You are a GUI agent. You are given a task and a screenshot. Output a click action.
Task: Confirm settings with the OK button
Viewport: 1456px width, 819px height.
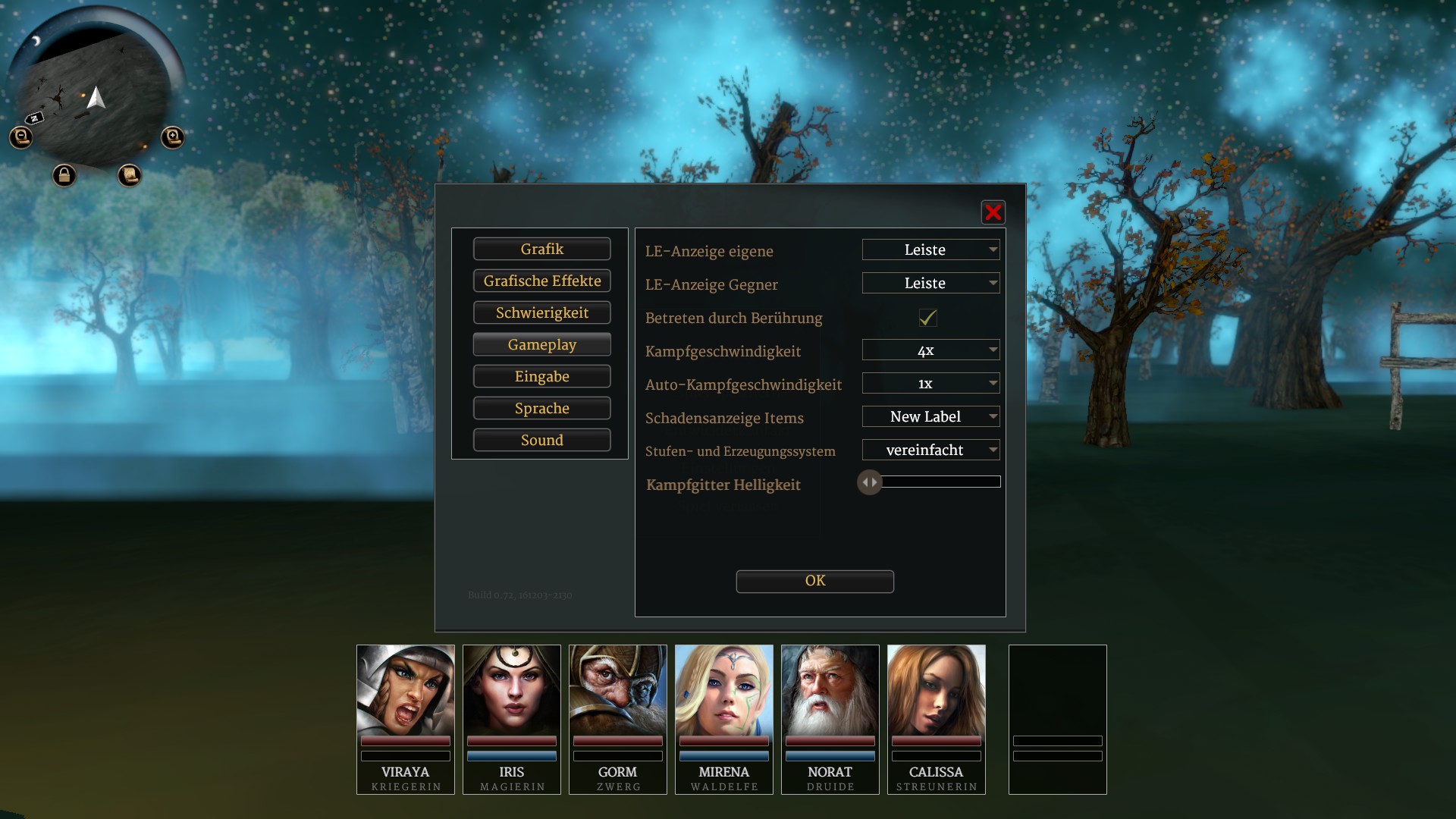pyautogui.click(x=814, y=582)
